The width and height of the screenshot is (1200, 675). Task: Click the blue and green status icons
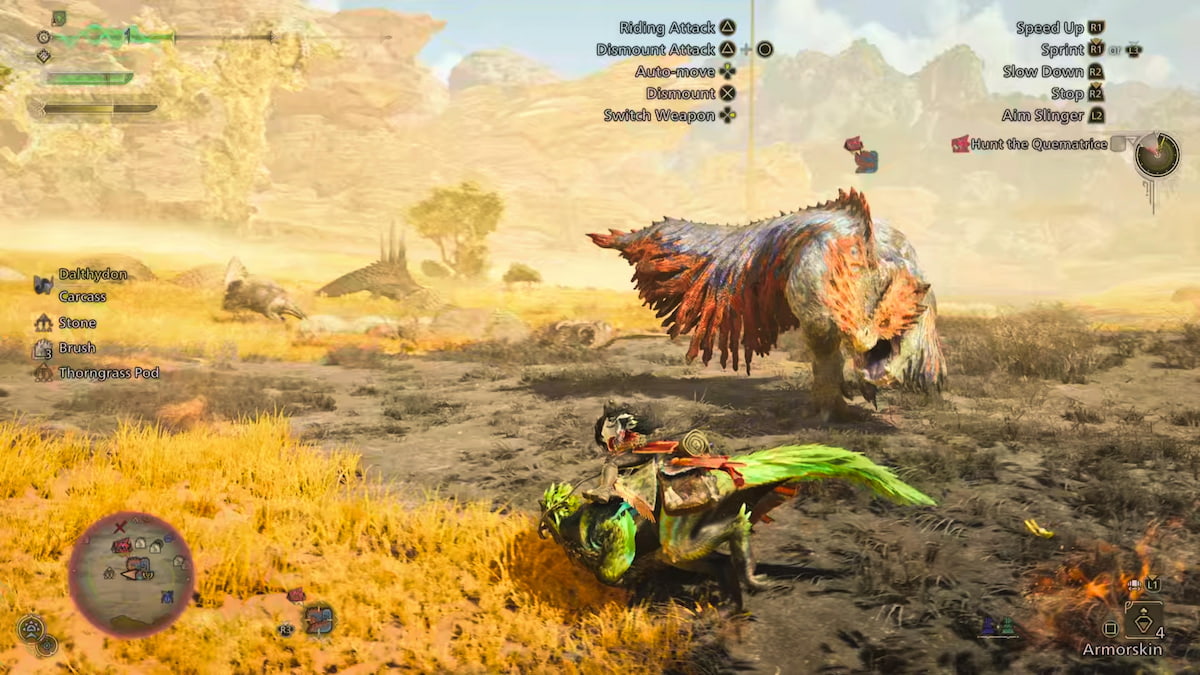point(997,627)
